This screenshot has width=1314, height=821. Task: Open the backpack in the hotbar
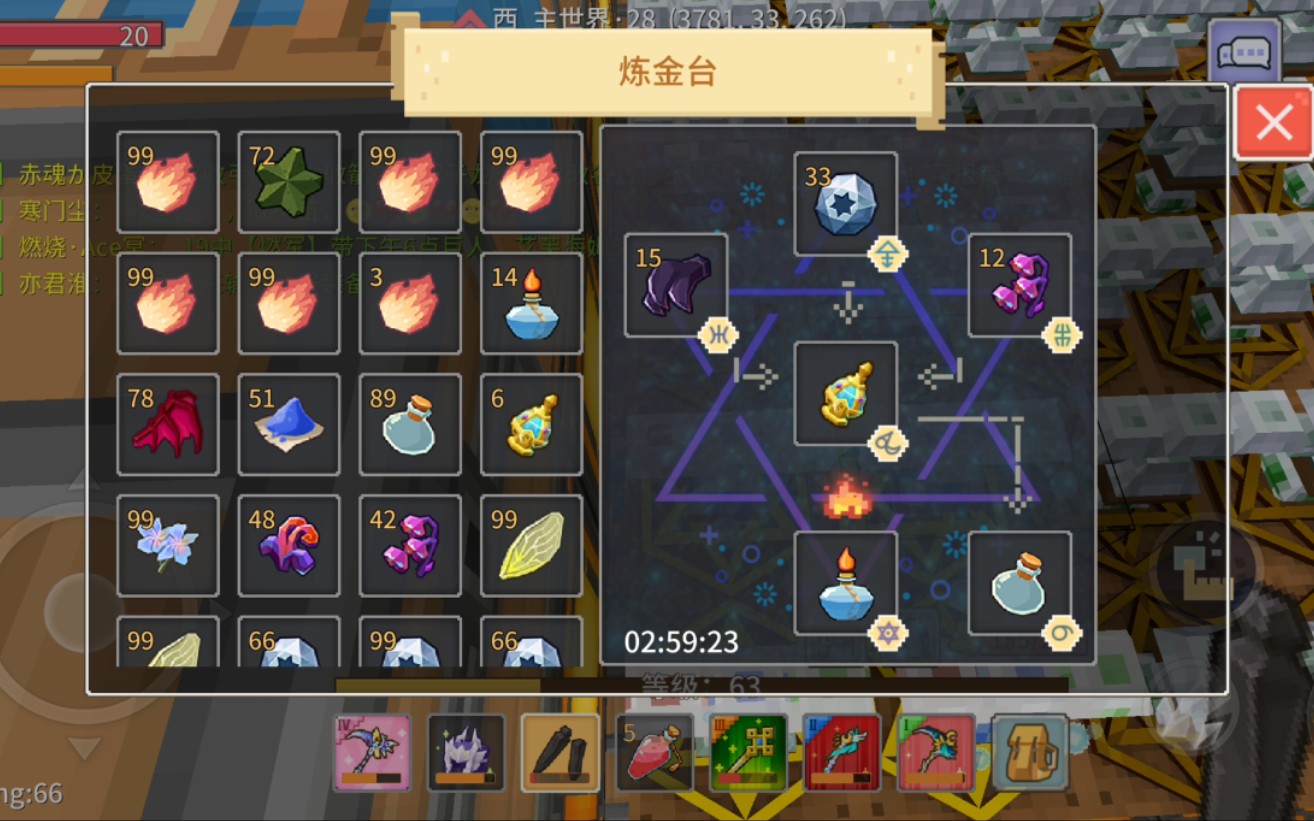pyautogui.click(x=1031, y=751)
